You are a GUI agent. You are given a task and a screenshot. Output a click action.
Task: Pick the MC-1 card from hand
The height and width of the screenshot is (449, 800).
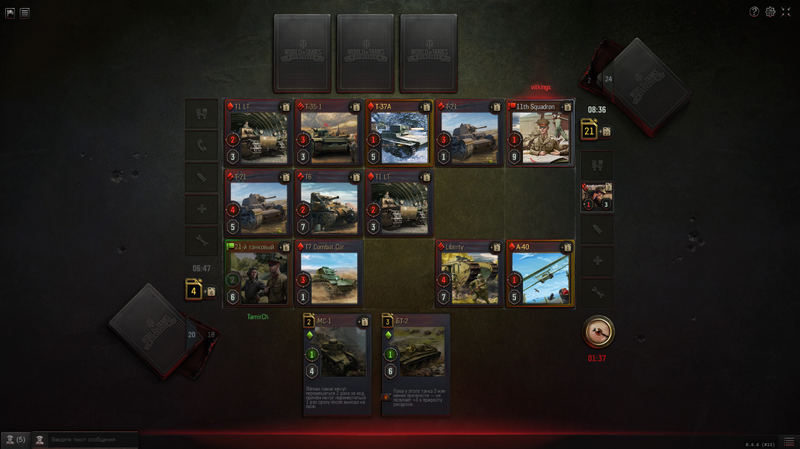(337, 362)
